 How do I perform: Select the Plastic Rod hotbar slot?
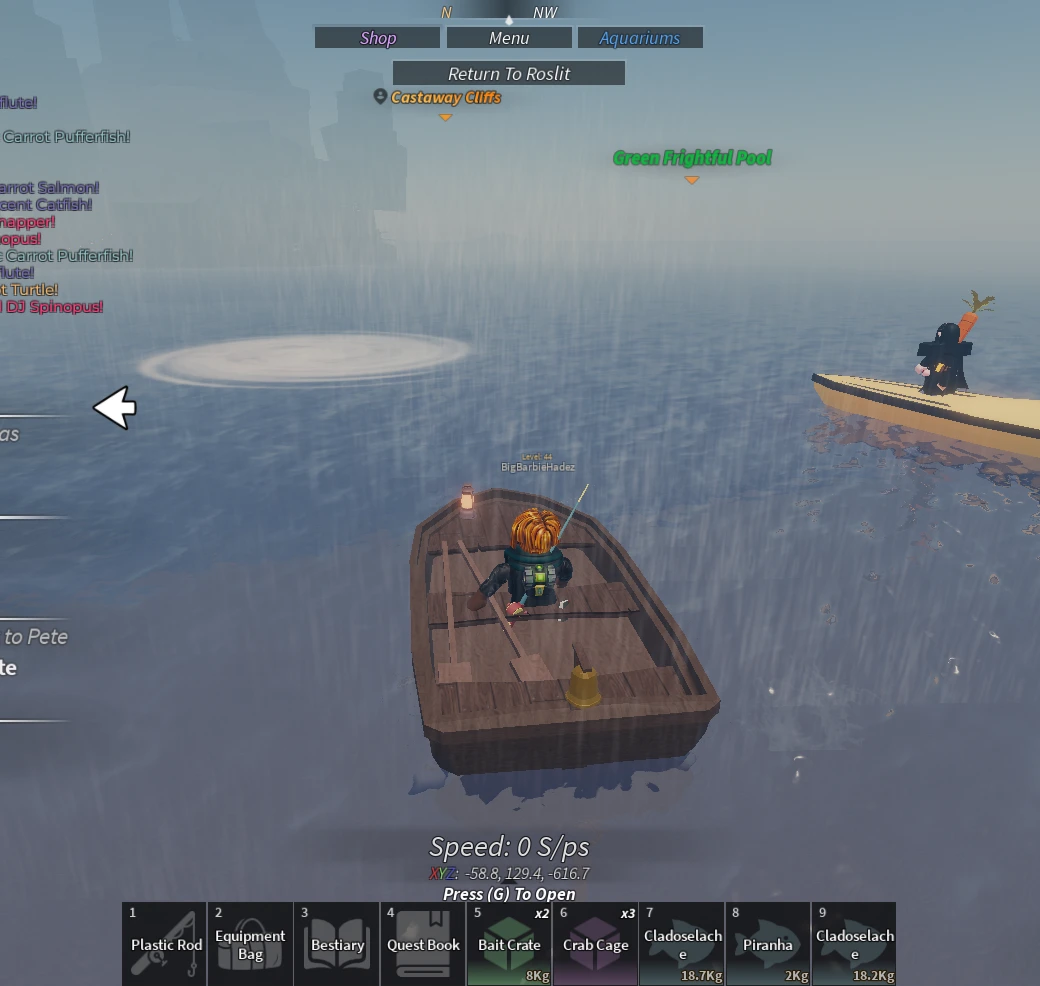coord(165,944)
